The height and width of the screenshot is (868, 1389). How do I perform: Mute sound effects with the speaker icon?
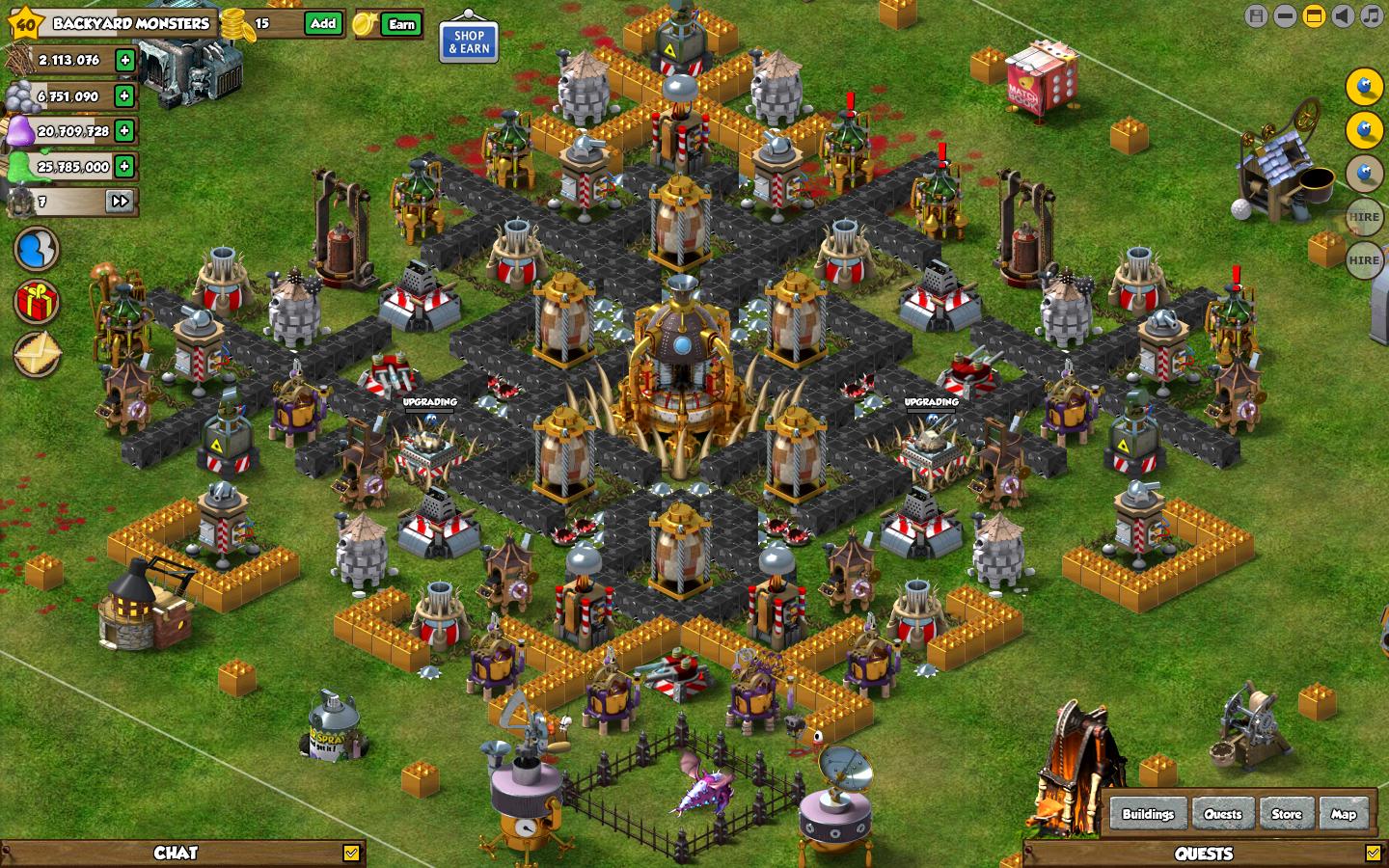(x=1343, y=15)
